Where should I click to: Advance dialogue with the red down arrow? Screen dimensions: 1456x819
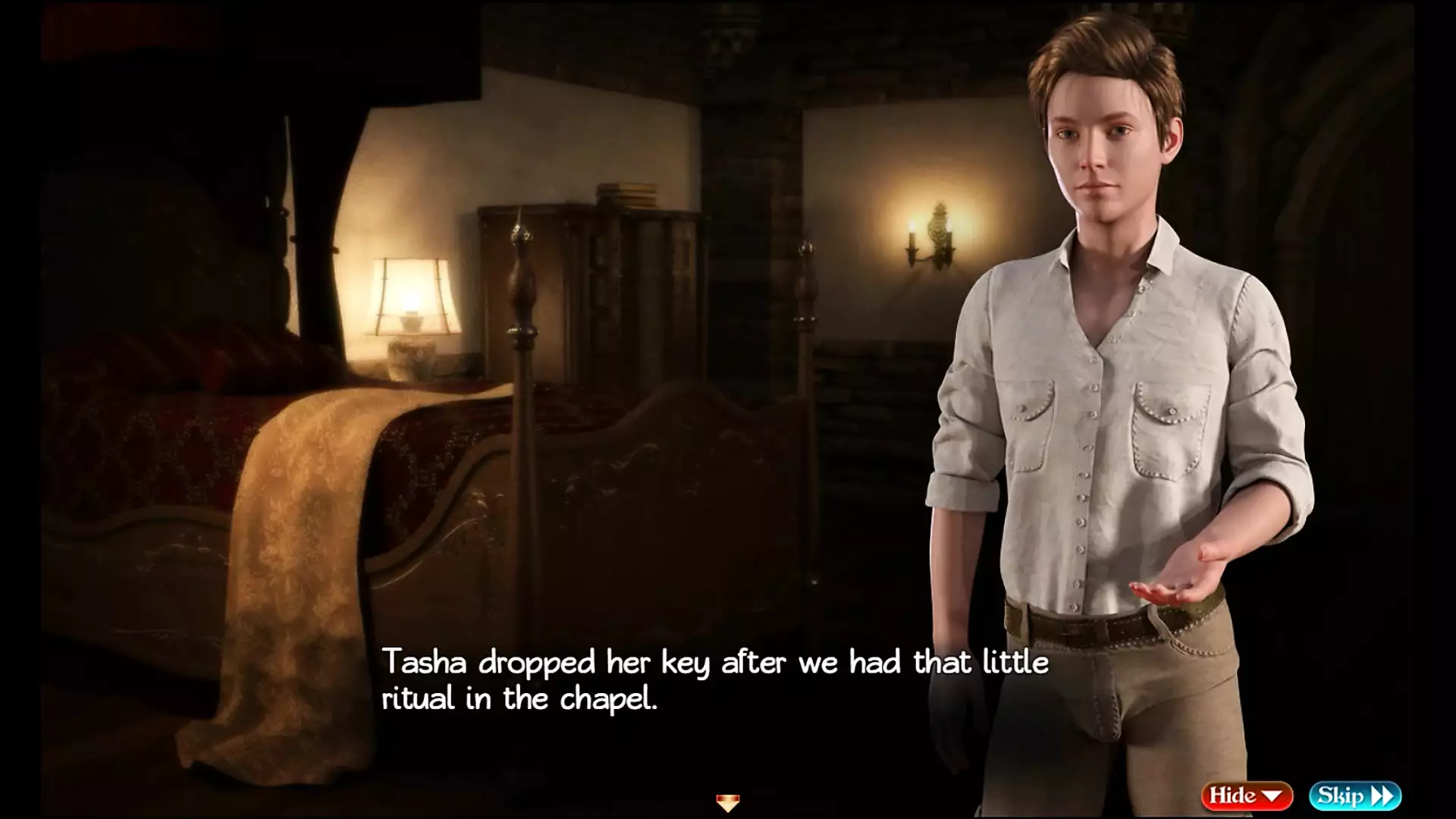[727, 802]
